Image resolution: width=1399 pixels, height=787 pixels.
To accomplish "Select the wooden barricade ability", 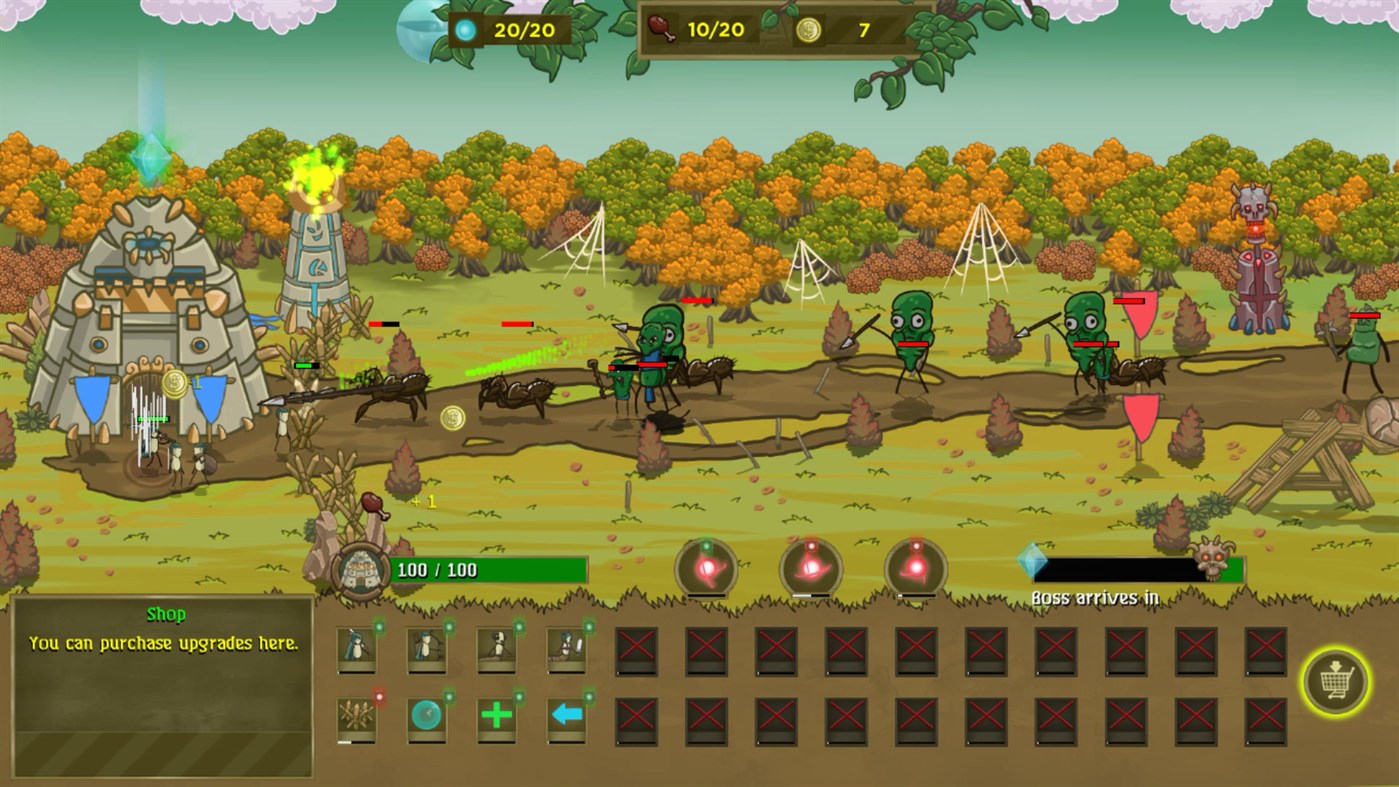I will pos(357,717).
